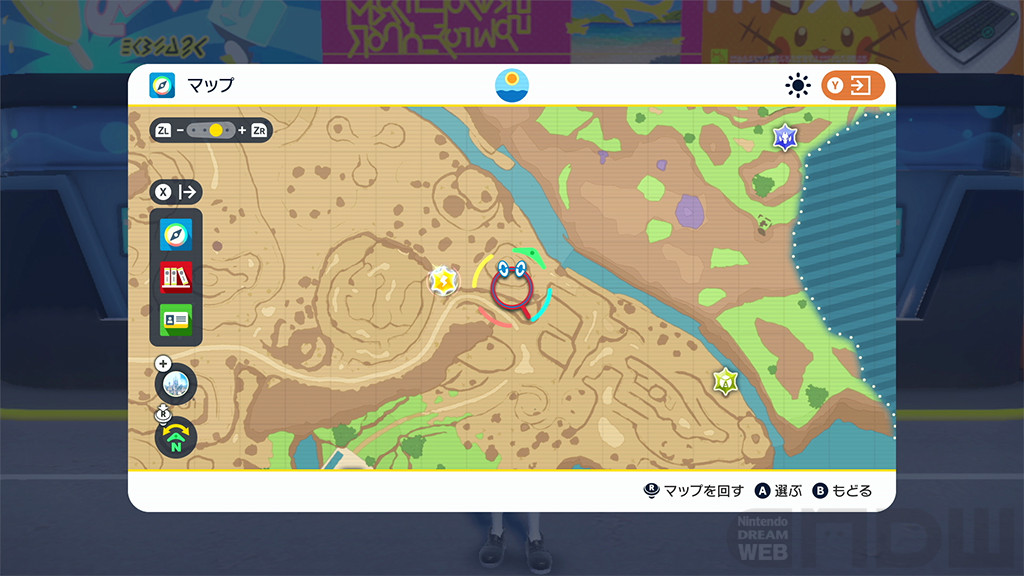The image size is (1024, 576).
Task: Close the map with the orange exit button
Action: coord(853,86)
